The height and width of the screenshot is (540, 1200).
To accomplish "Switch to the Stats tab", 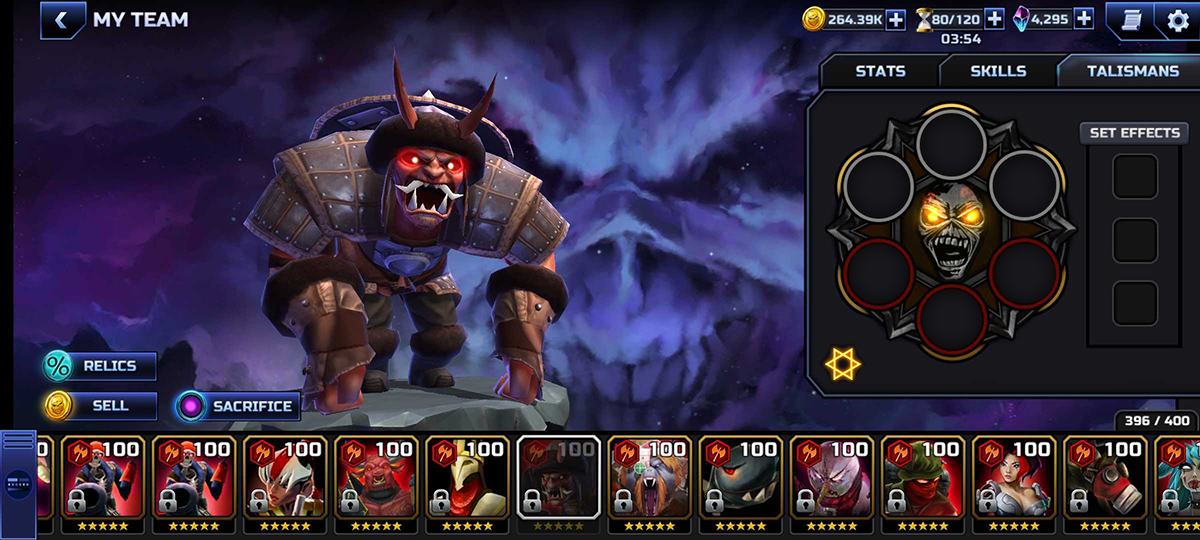I will (880, 71).
